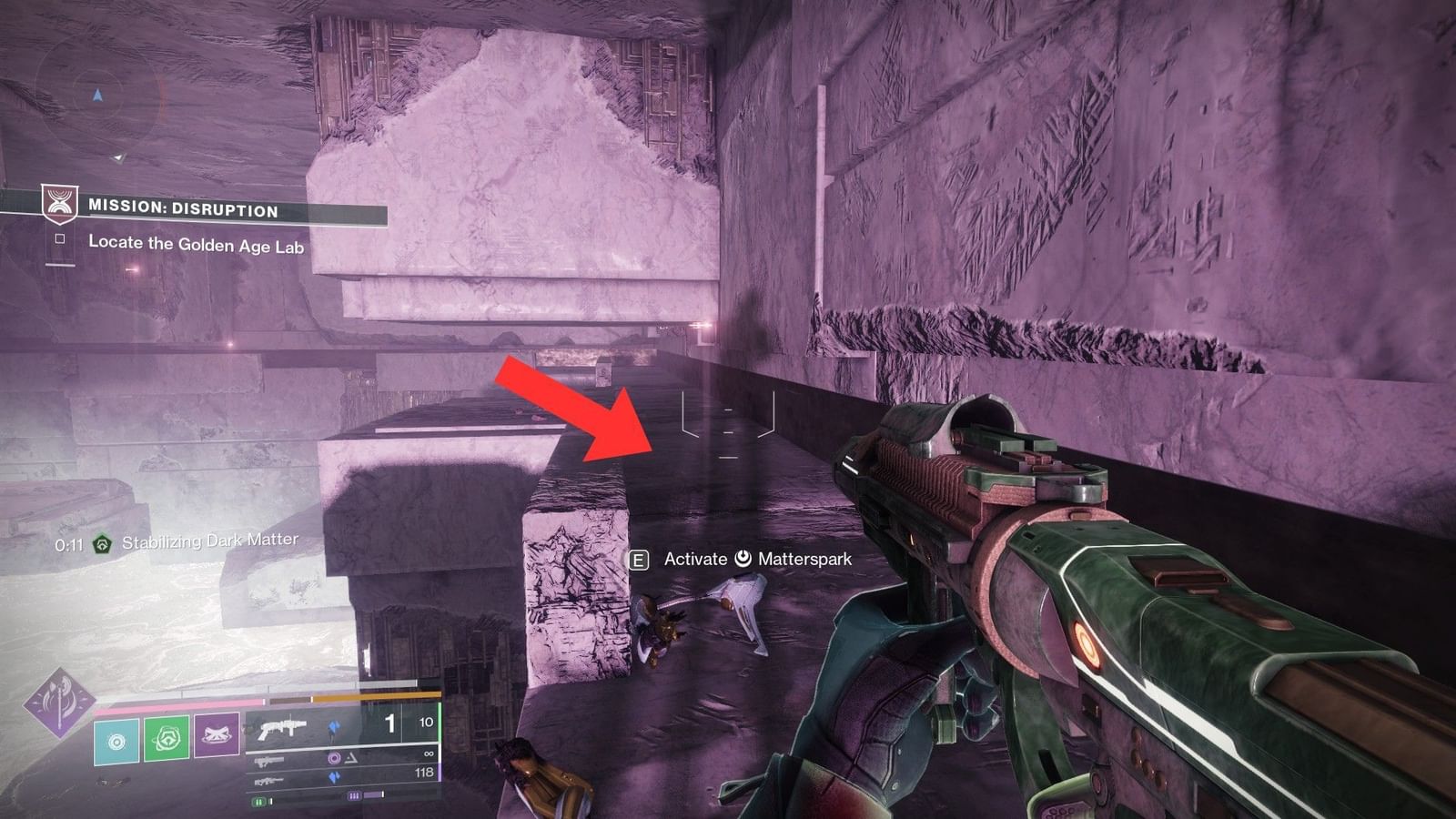Select the MISSION: DISRUPTION header bar
This screenshot has height=819, width=1456.
coord(182,207)
